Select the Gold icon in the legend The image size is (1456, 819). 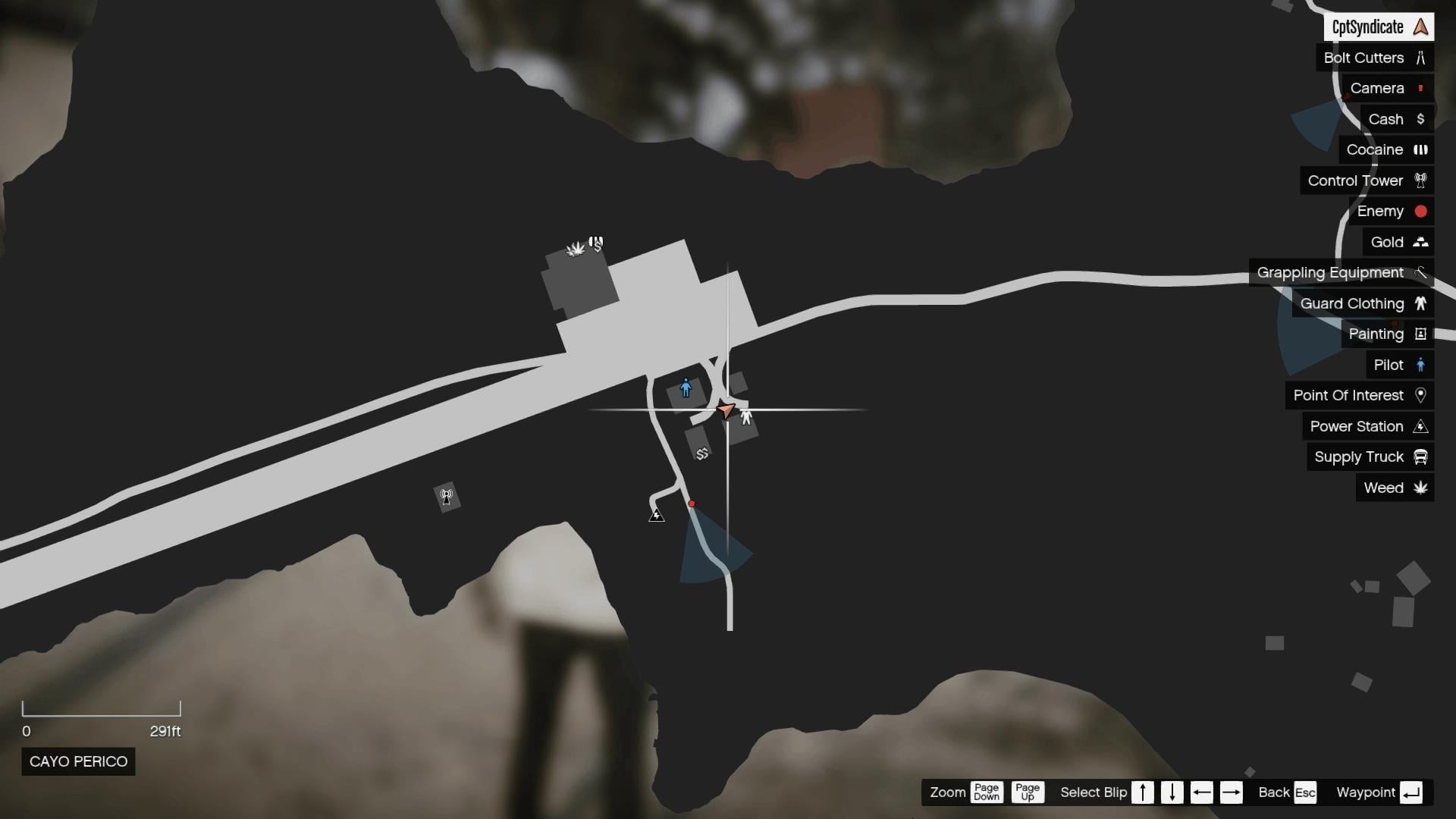click(1420, 242)
